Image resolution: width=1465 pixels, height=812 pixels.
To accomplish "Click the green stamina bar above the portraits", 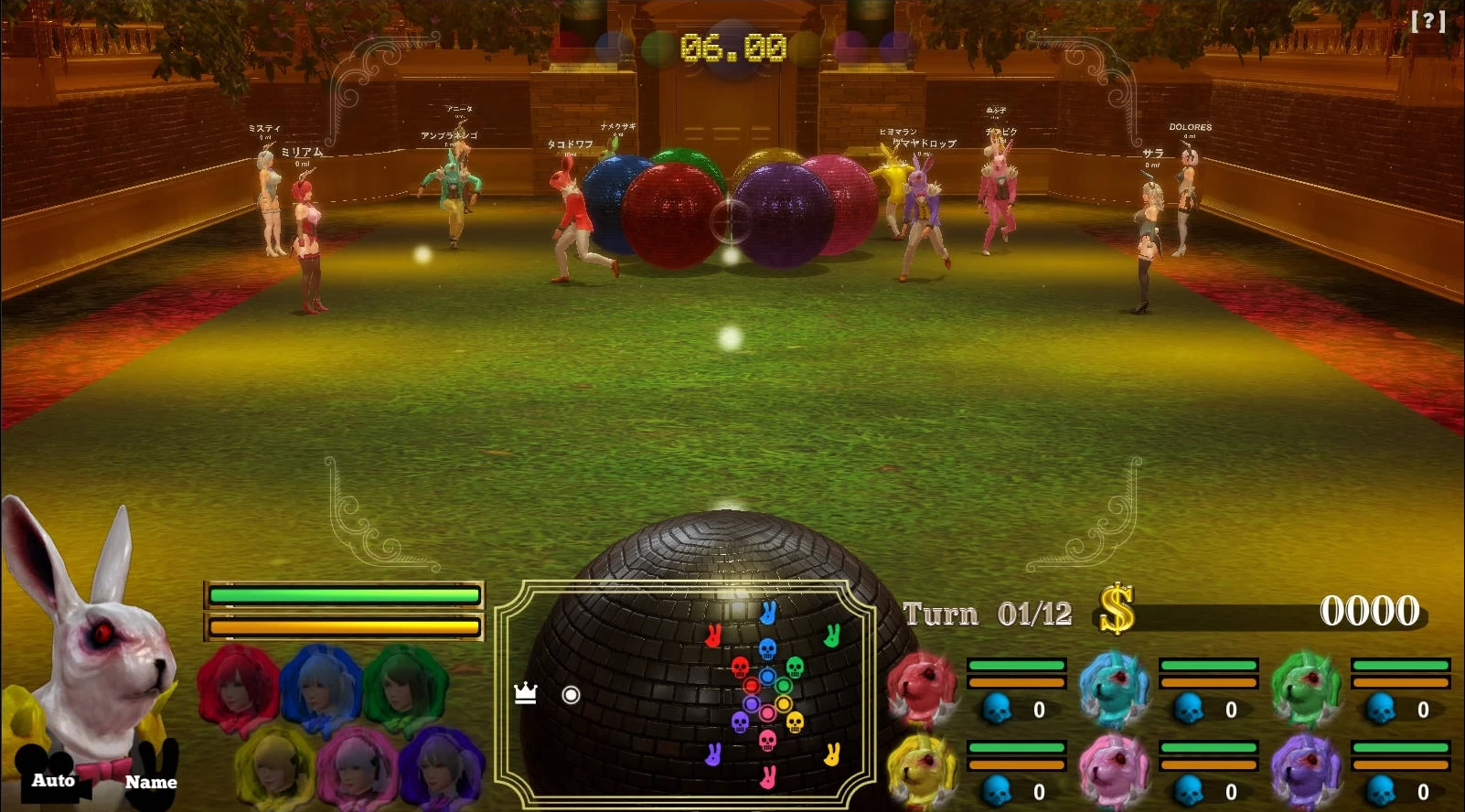I will (345, 594).
